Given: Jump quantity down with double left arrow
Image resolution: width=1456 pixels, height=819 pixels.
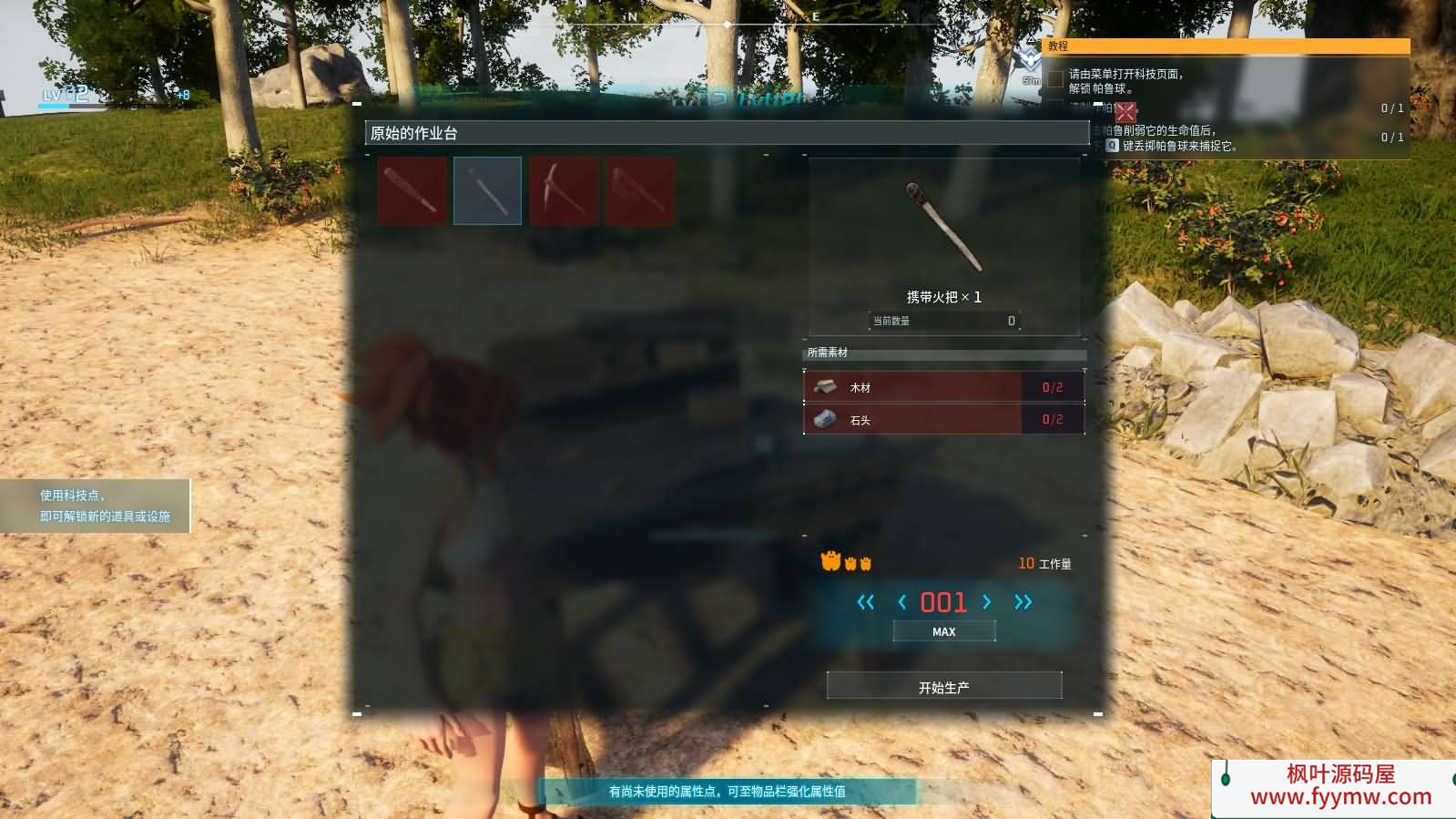Looking at the screenshot, I should click(865, 602).
